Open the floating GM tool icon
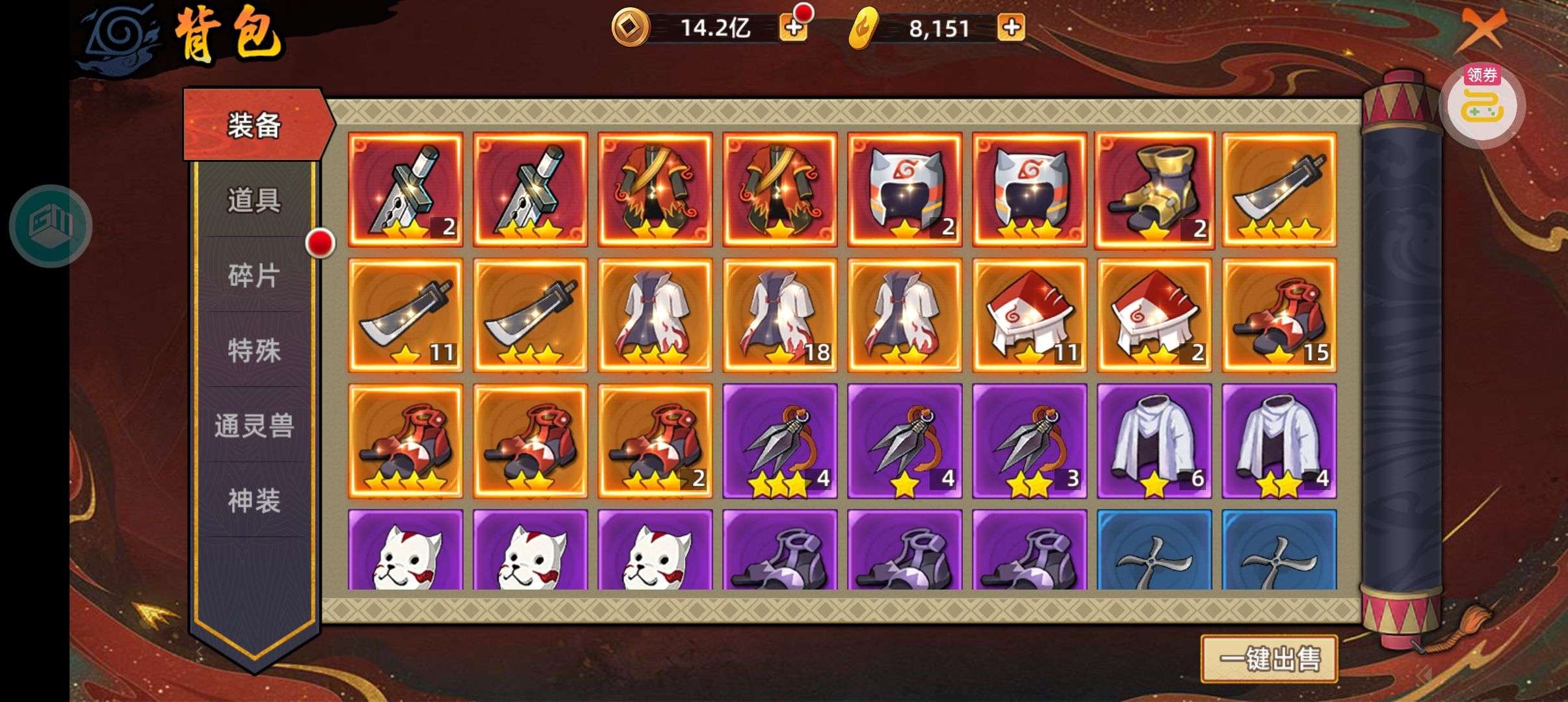 (x=51, y=226)
